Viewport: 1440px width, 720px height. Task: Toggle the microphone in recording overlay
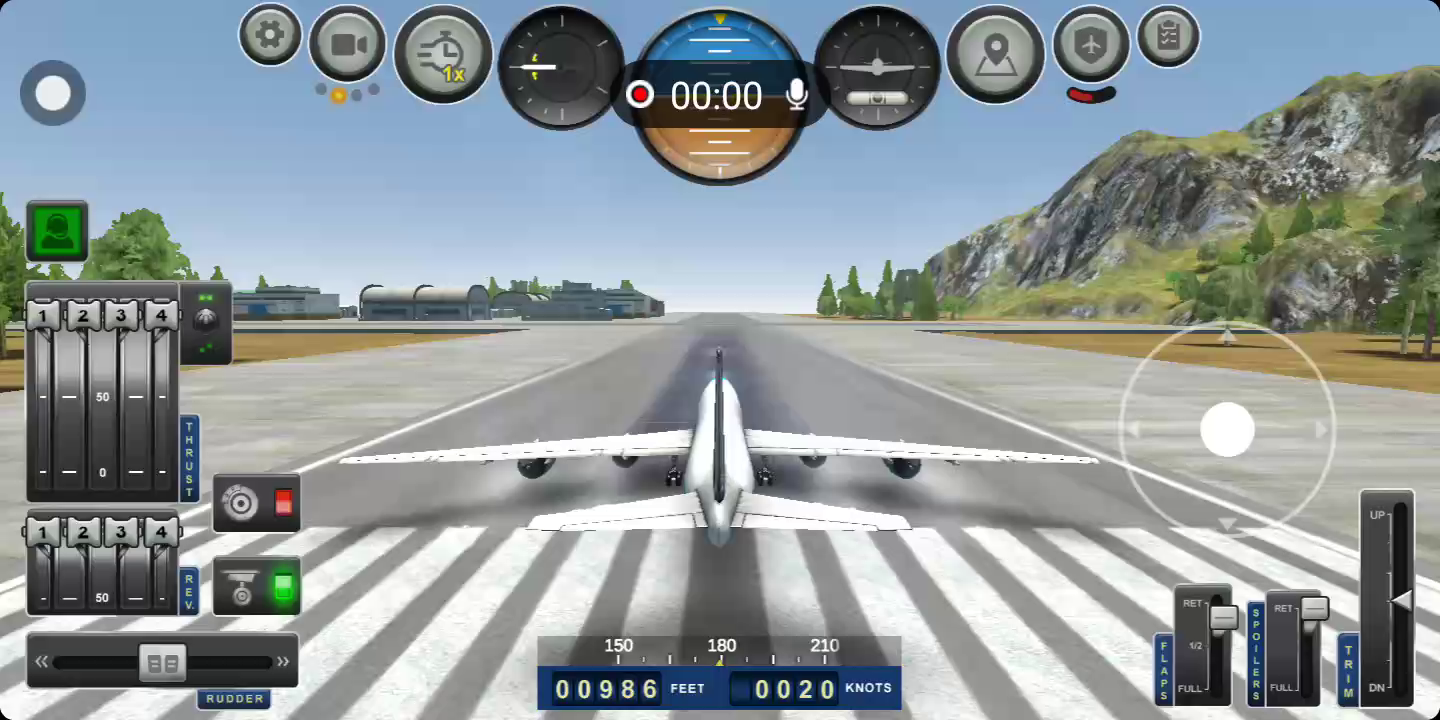[797, 95]
